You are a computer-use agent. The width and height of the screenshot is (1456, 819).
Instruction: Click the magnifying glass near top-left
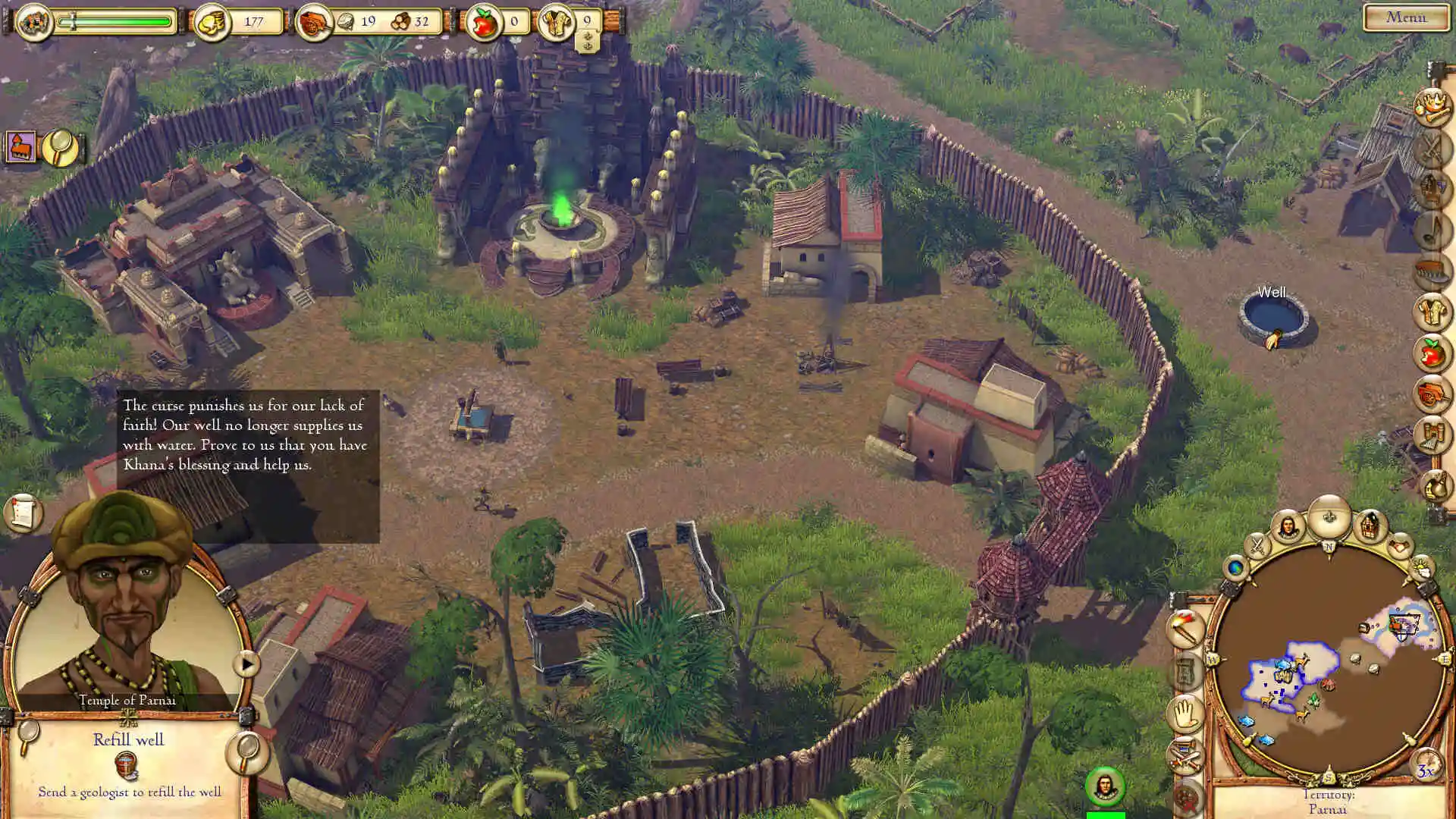click(60, 146)
